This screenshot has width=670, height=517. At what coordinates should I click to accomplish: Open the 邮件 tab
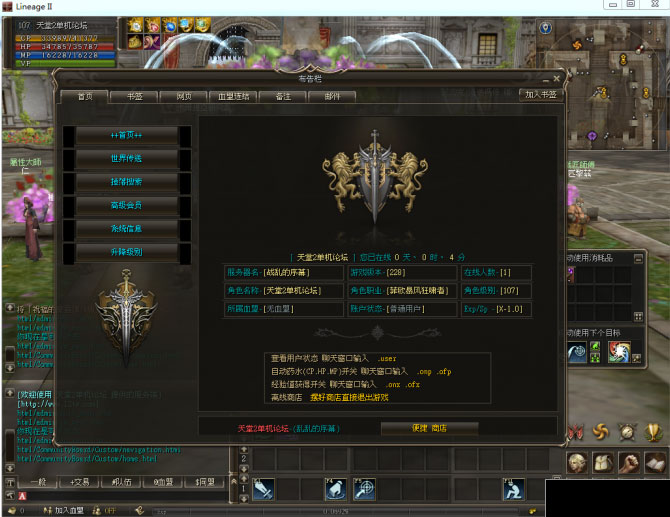tap(332, 96)
